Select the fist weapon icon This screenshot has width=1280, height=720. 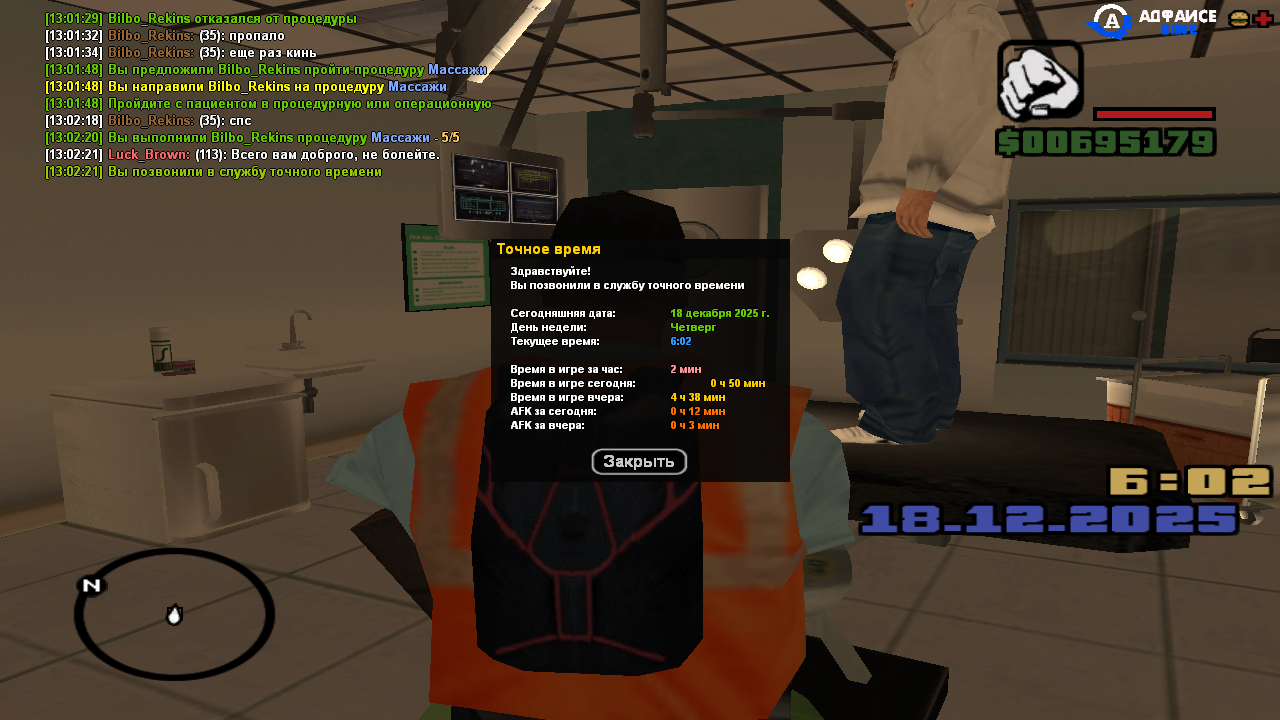click(x=1040, y=82)
